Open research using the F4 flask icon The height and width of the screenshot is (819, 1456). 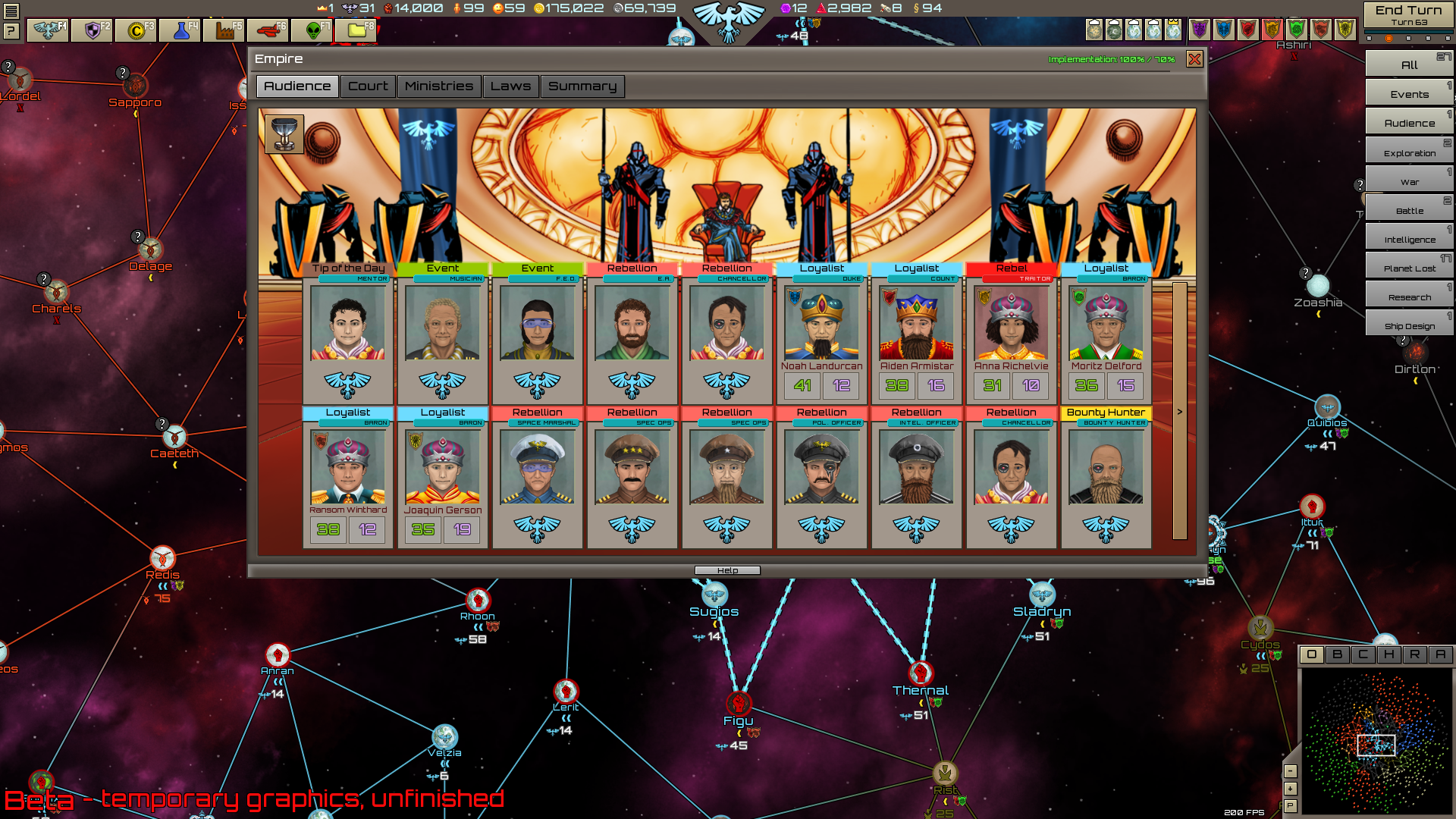click(x=180, y=30)
